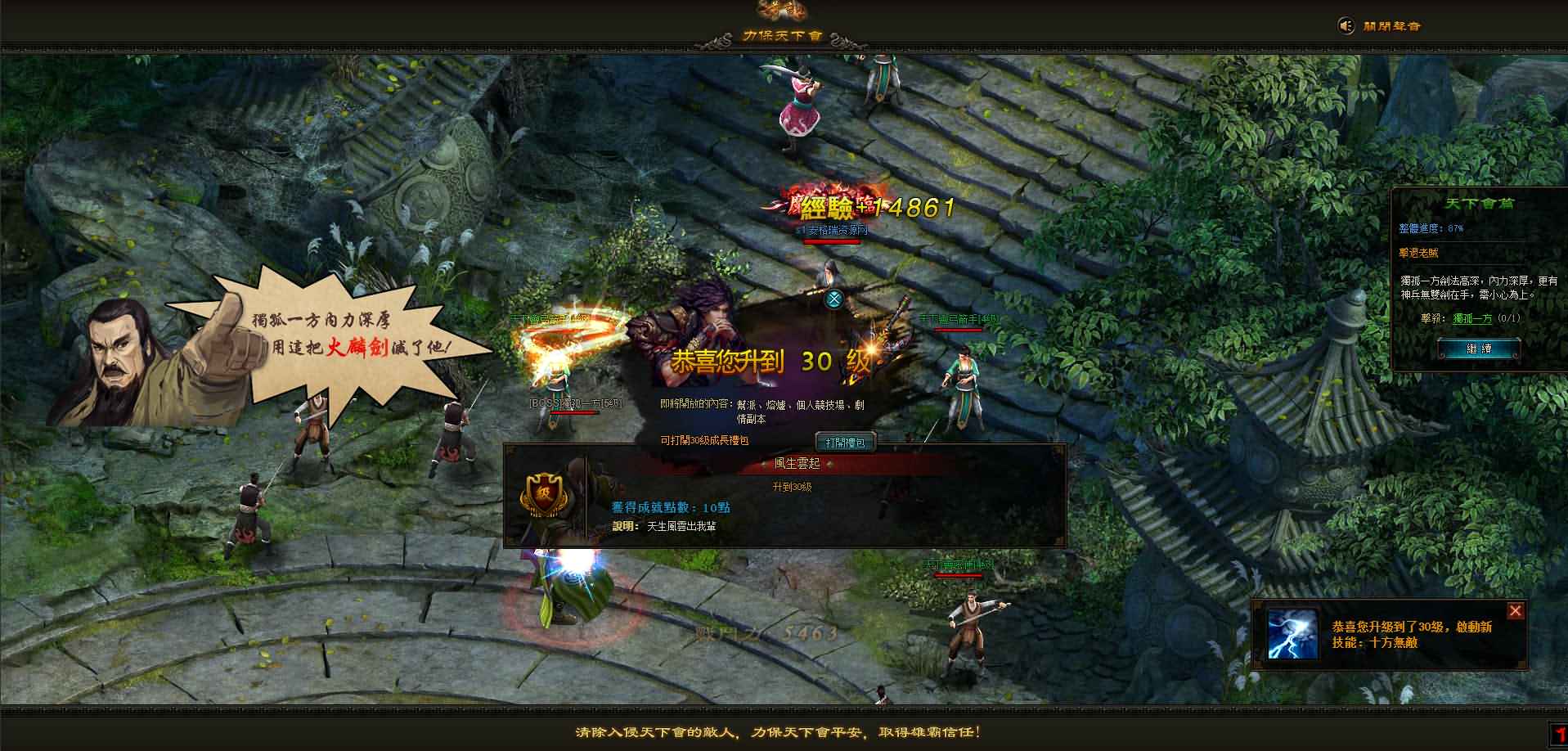Screen dimensions: 1568x751
Task: Follow the green 獨孤一方 quest target link
Action: pos(1472,319)
